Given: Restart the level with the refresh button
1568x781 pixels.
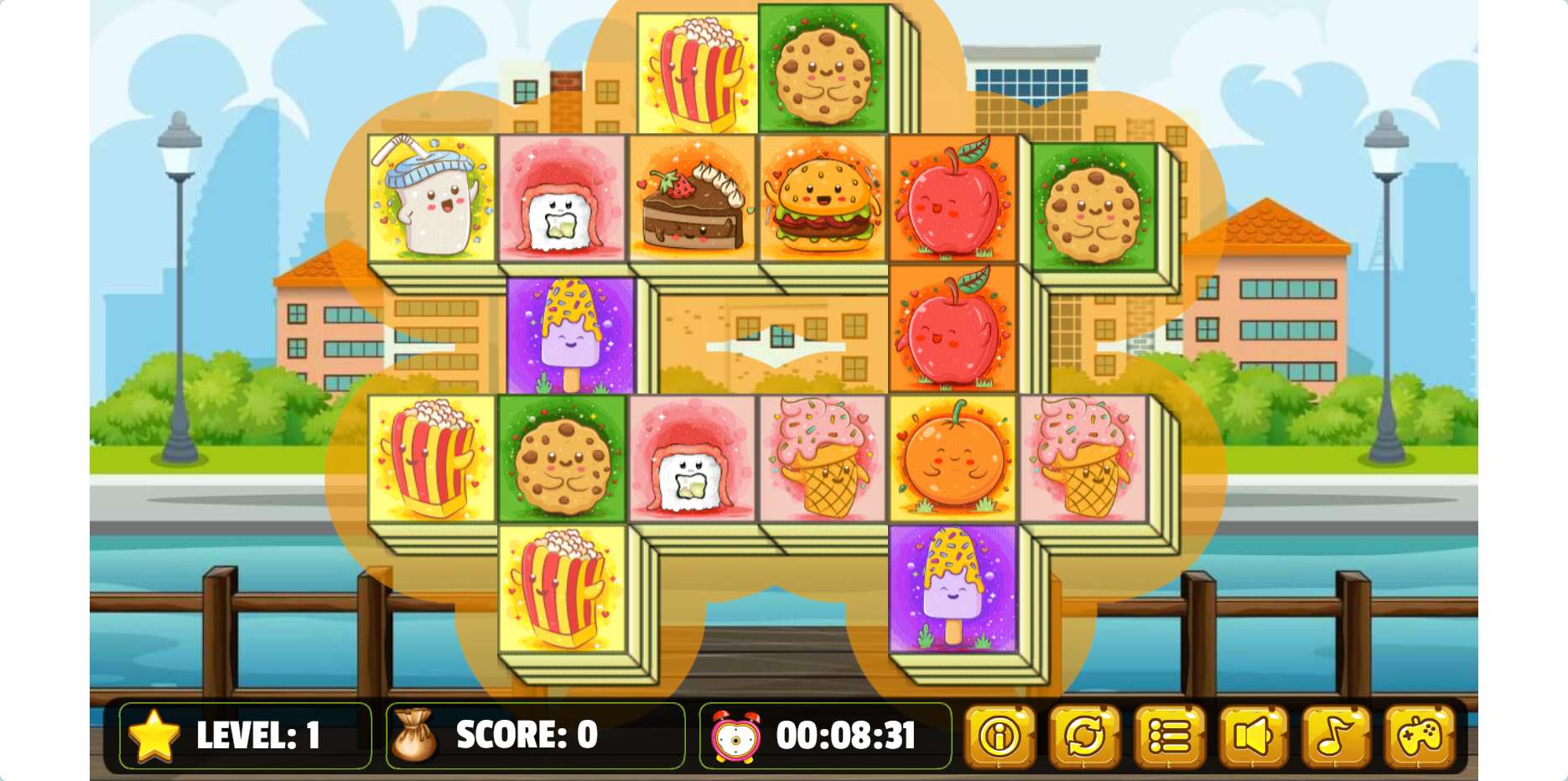Looking at the screenshot, I should (1084, 737).
